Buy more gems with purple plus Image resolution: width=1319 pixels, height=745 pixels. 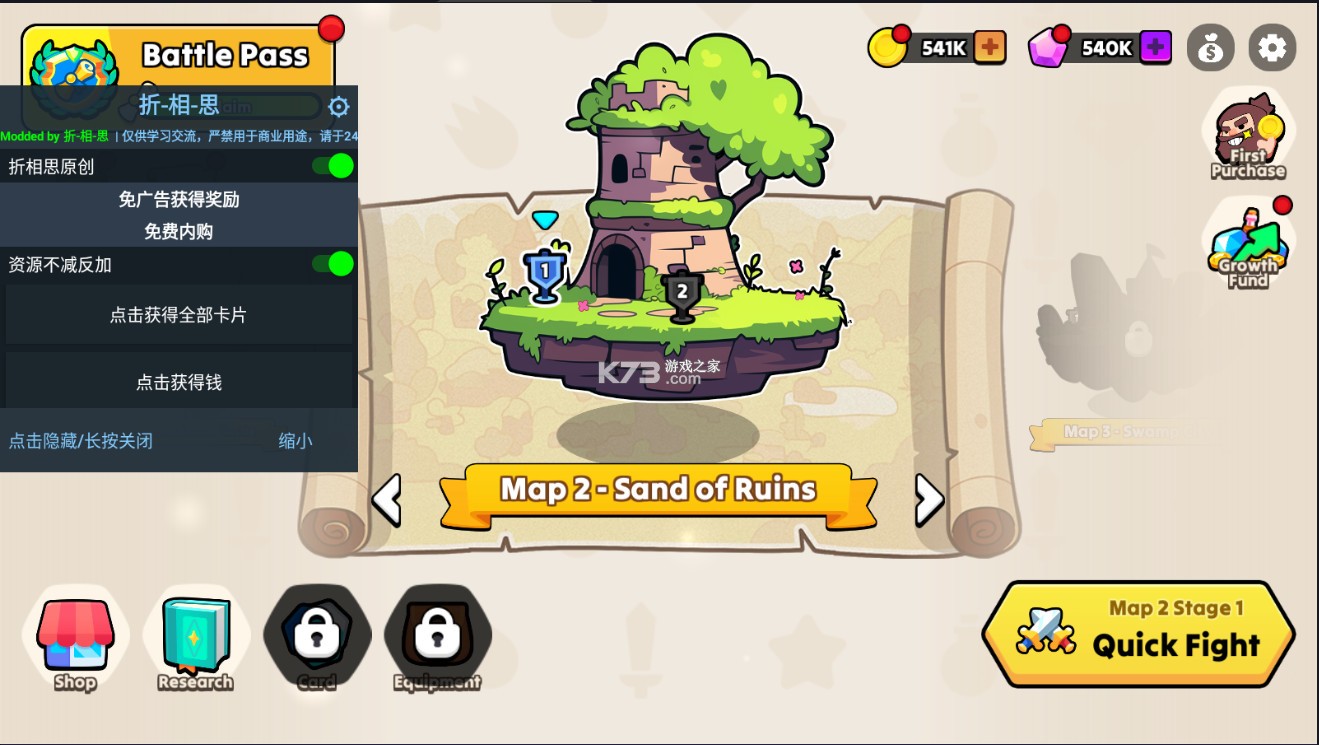click(x=1155, y=47)
